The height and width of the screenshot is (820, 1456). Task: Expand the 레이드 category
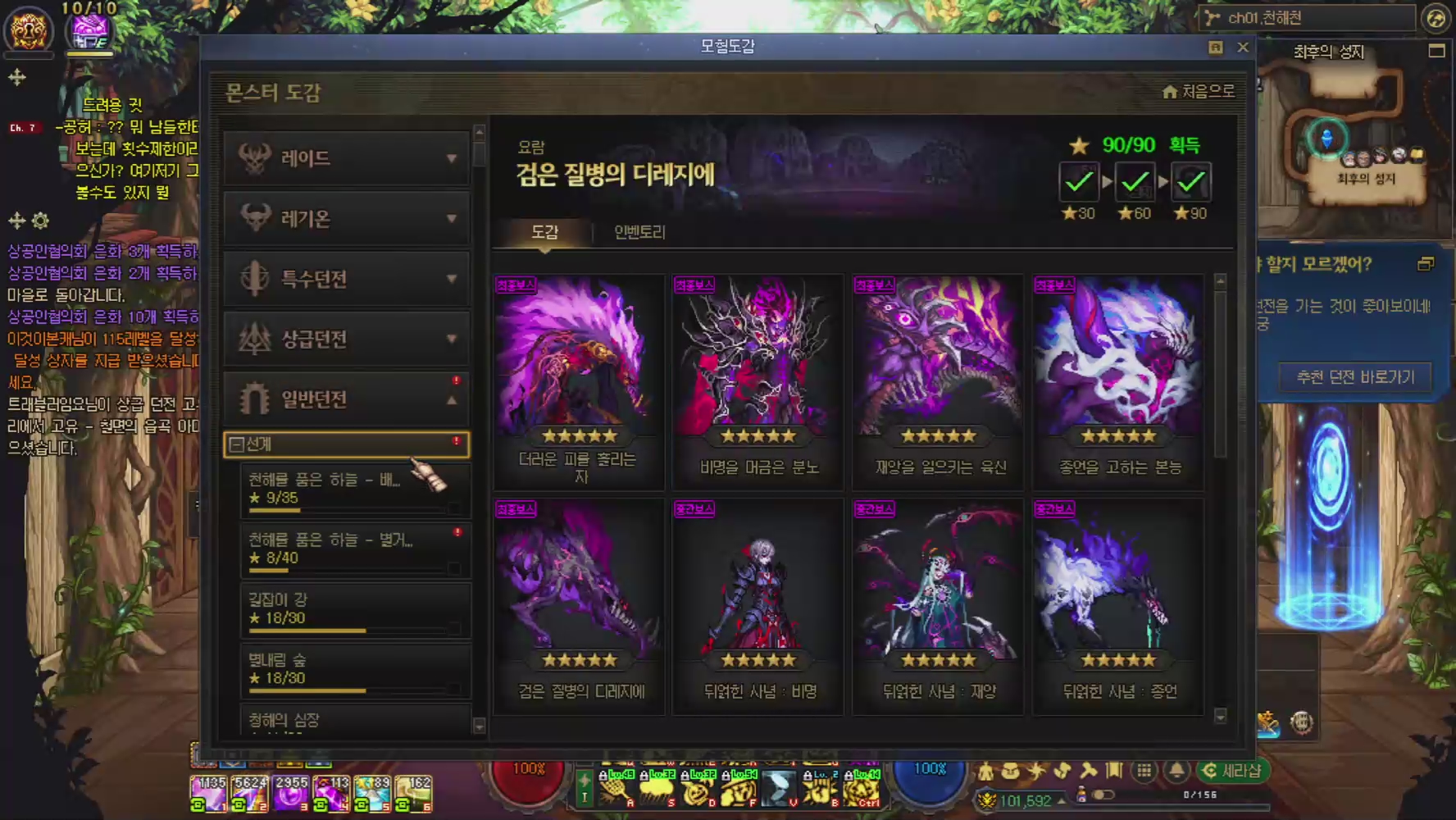pos(346,158)
